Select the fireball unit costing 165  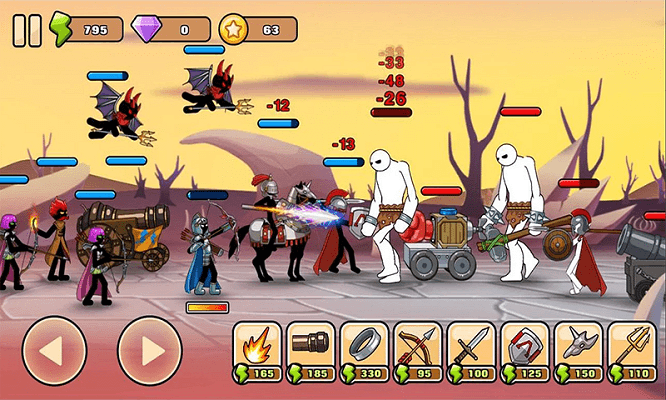point(258,350)
